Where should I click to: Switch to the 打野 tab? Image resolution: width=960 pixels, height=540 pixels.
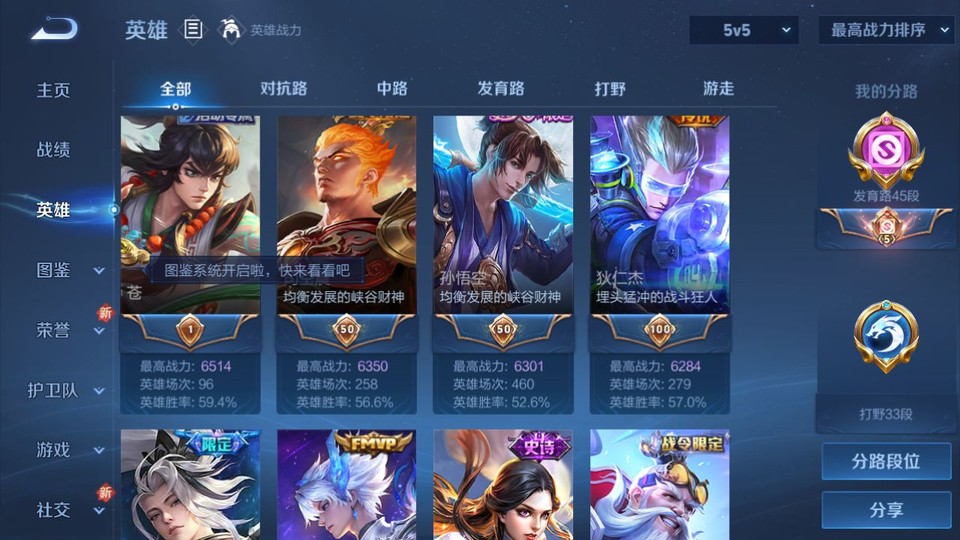(610, 88)
